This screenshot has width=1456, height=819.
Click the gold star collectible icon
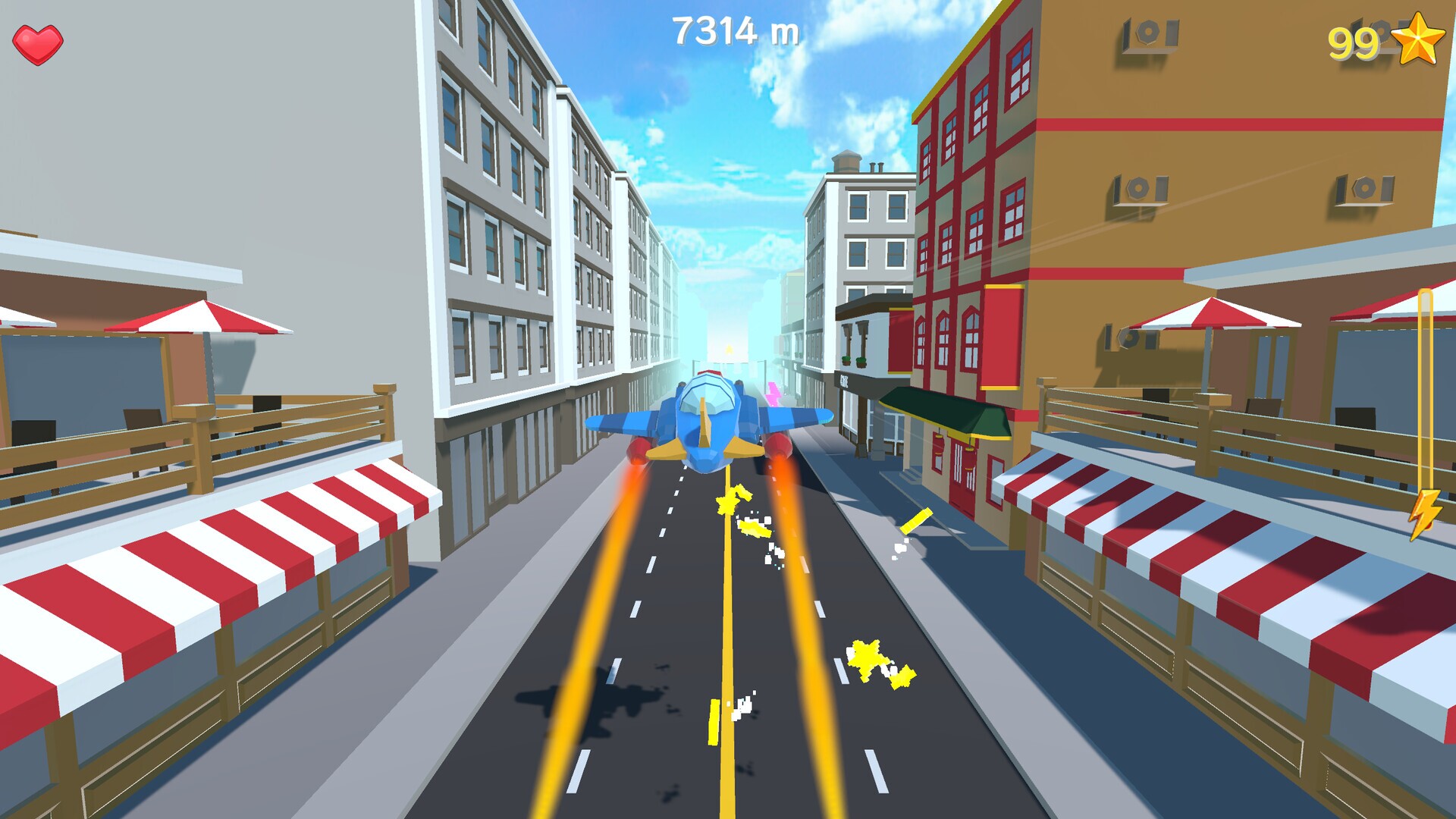(x=1417, y=40)
